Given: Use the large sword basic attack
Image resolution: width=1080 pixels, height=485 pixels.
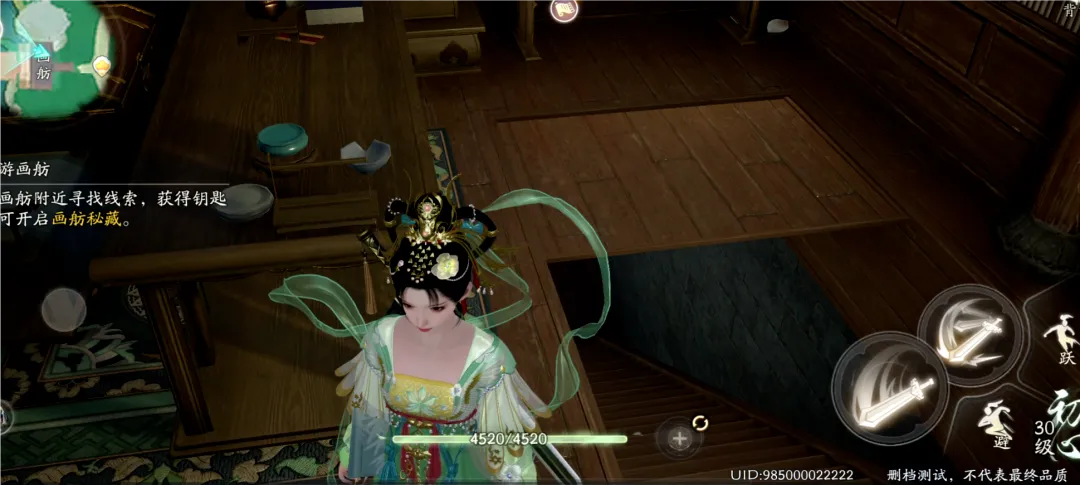Looking at the screenshot, I should [889, 386].
